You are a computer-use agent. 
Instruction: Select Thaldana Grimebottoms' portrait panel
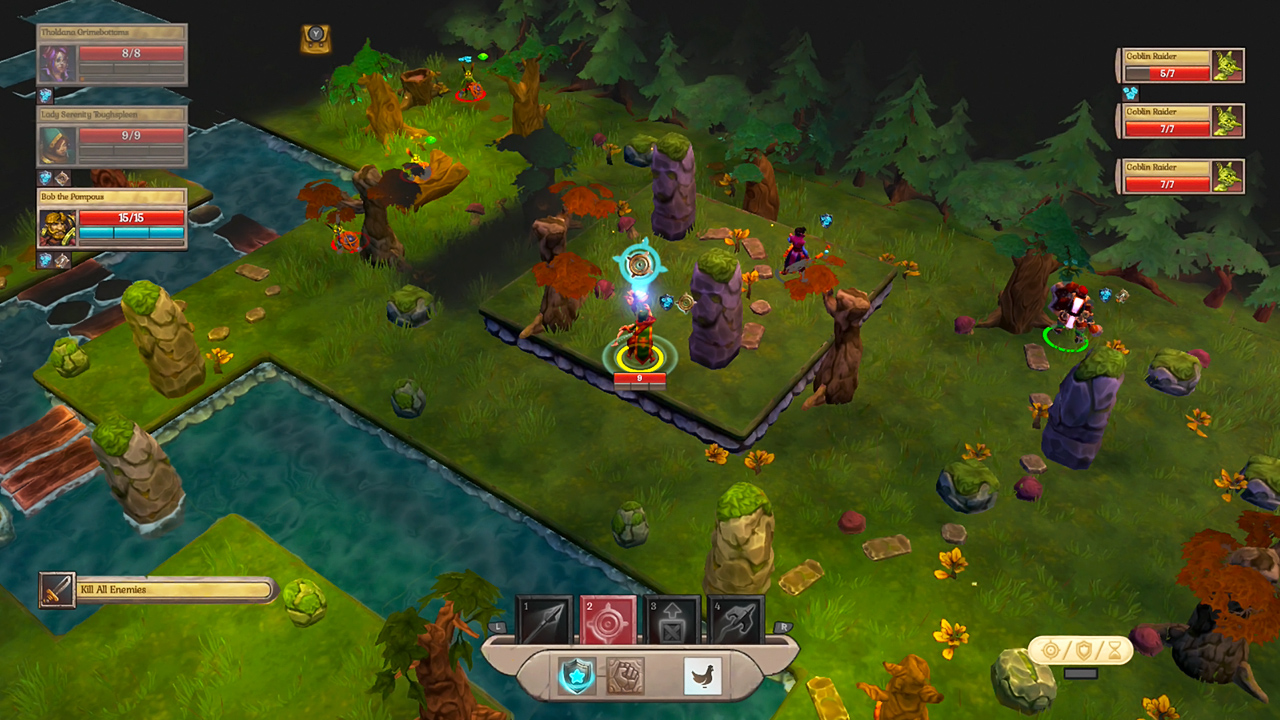click(110, 60)
